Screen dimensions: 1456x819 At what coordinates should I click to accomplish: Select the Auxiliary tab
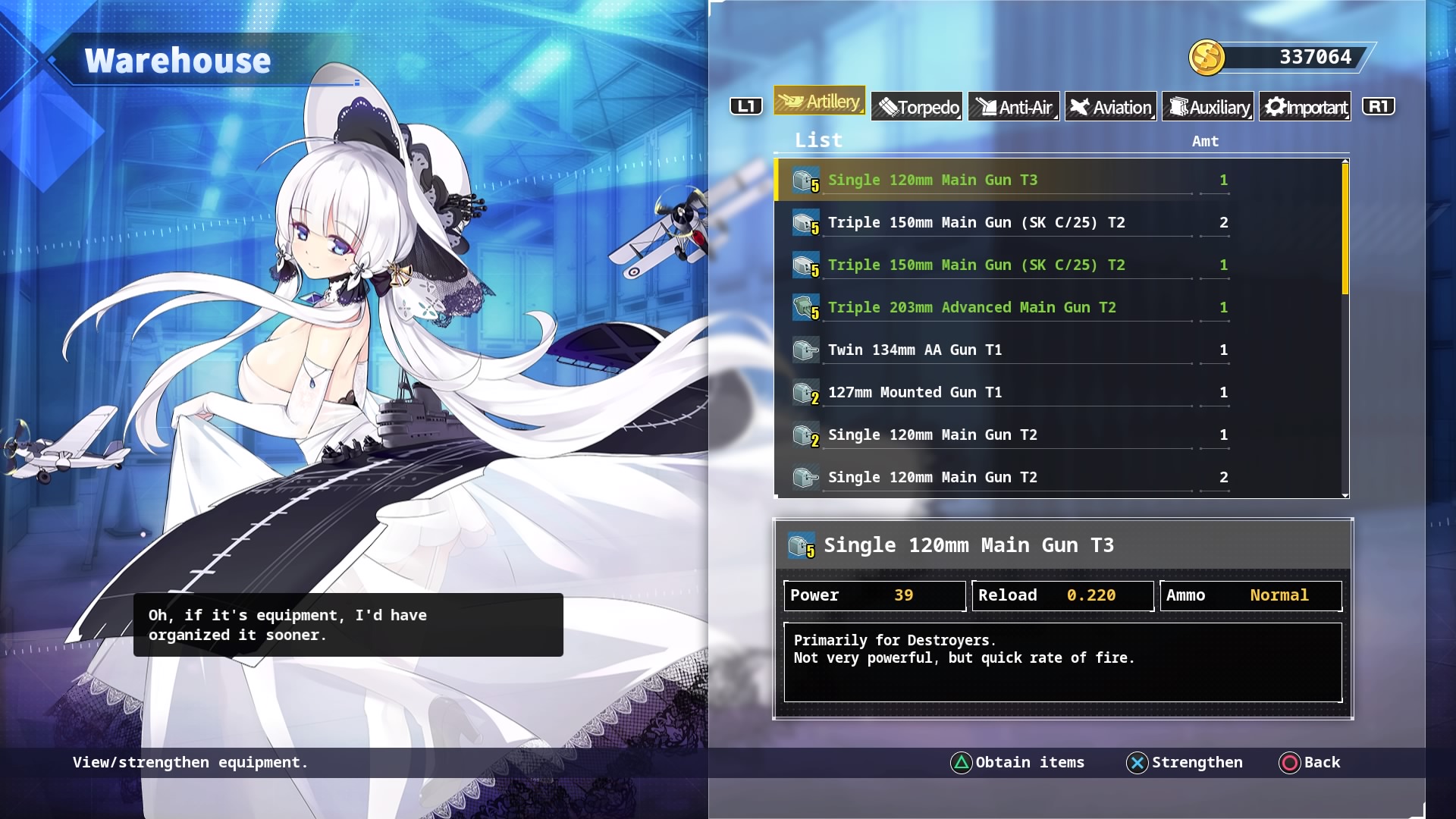1208,107
